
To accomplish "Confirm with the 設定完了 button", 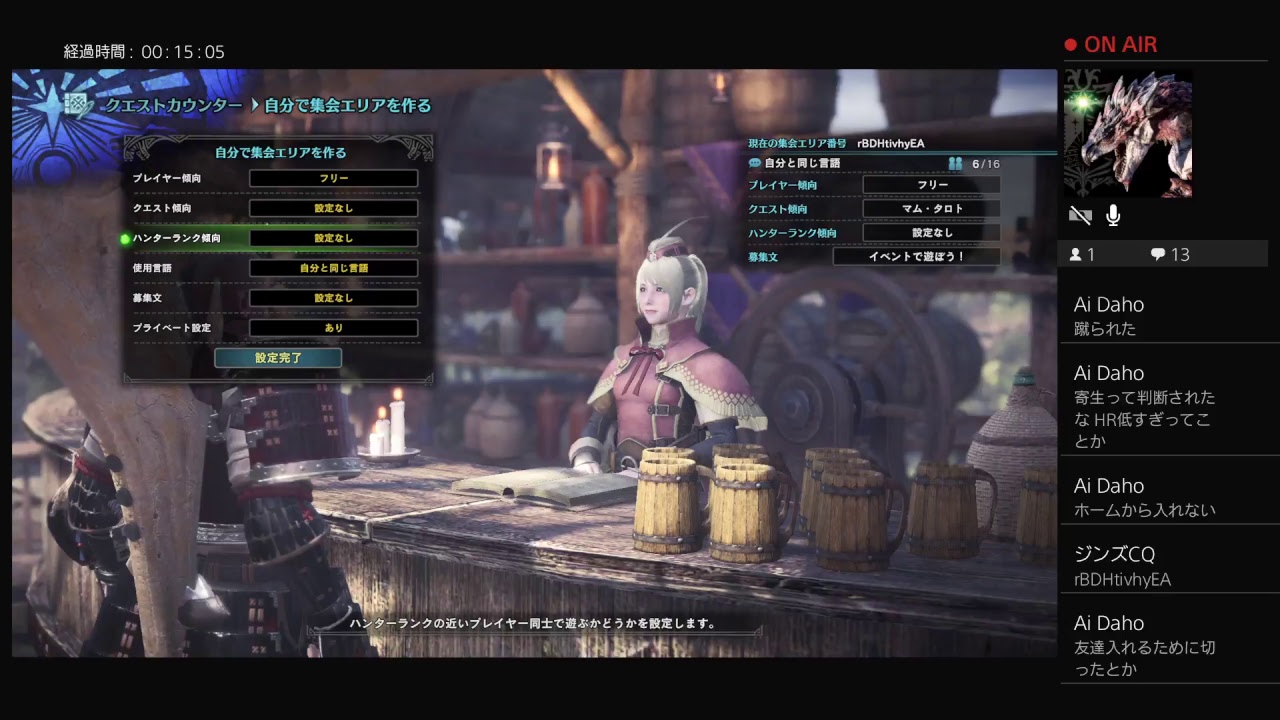I will coord(278,358).
